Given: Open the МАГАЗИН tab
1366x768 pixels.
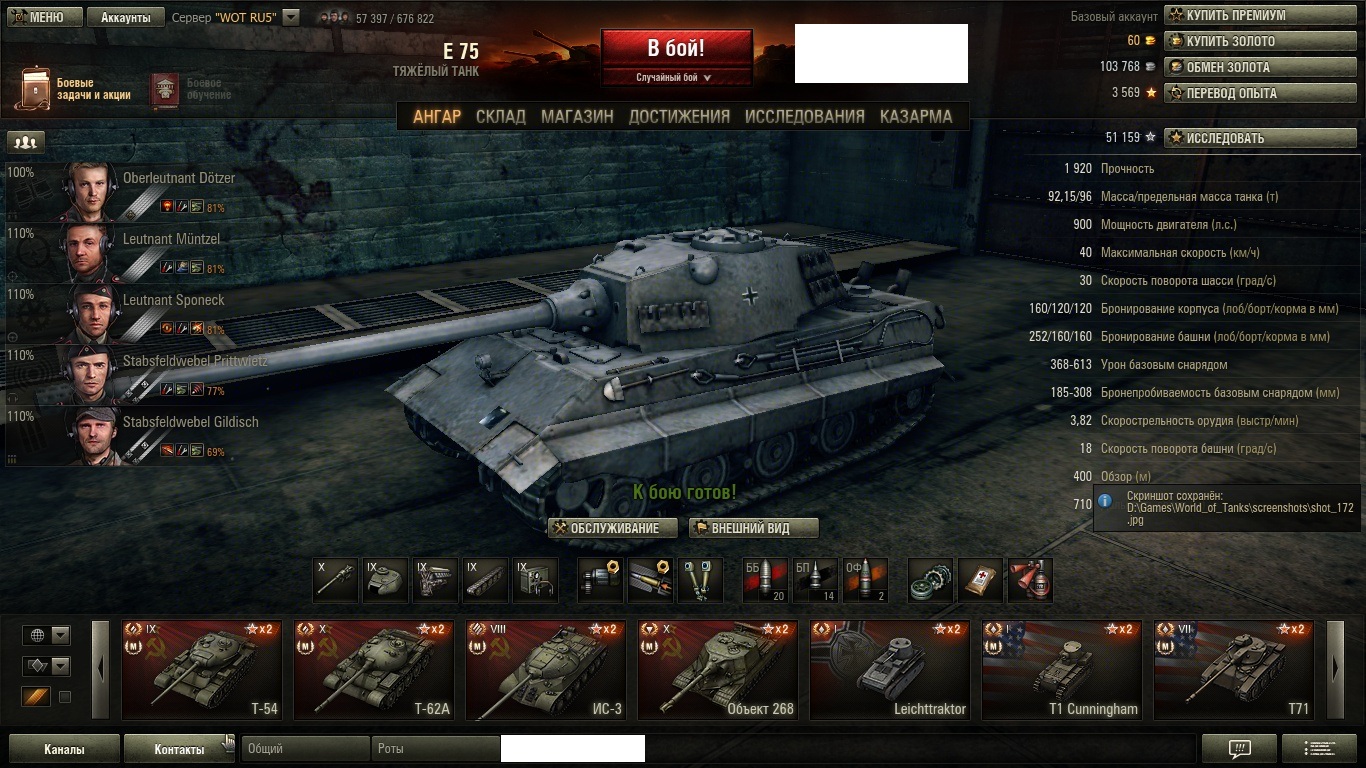Looking at the screenshot, I should coord(577,116).
